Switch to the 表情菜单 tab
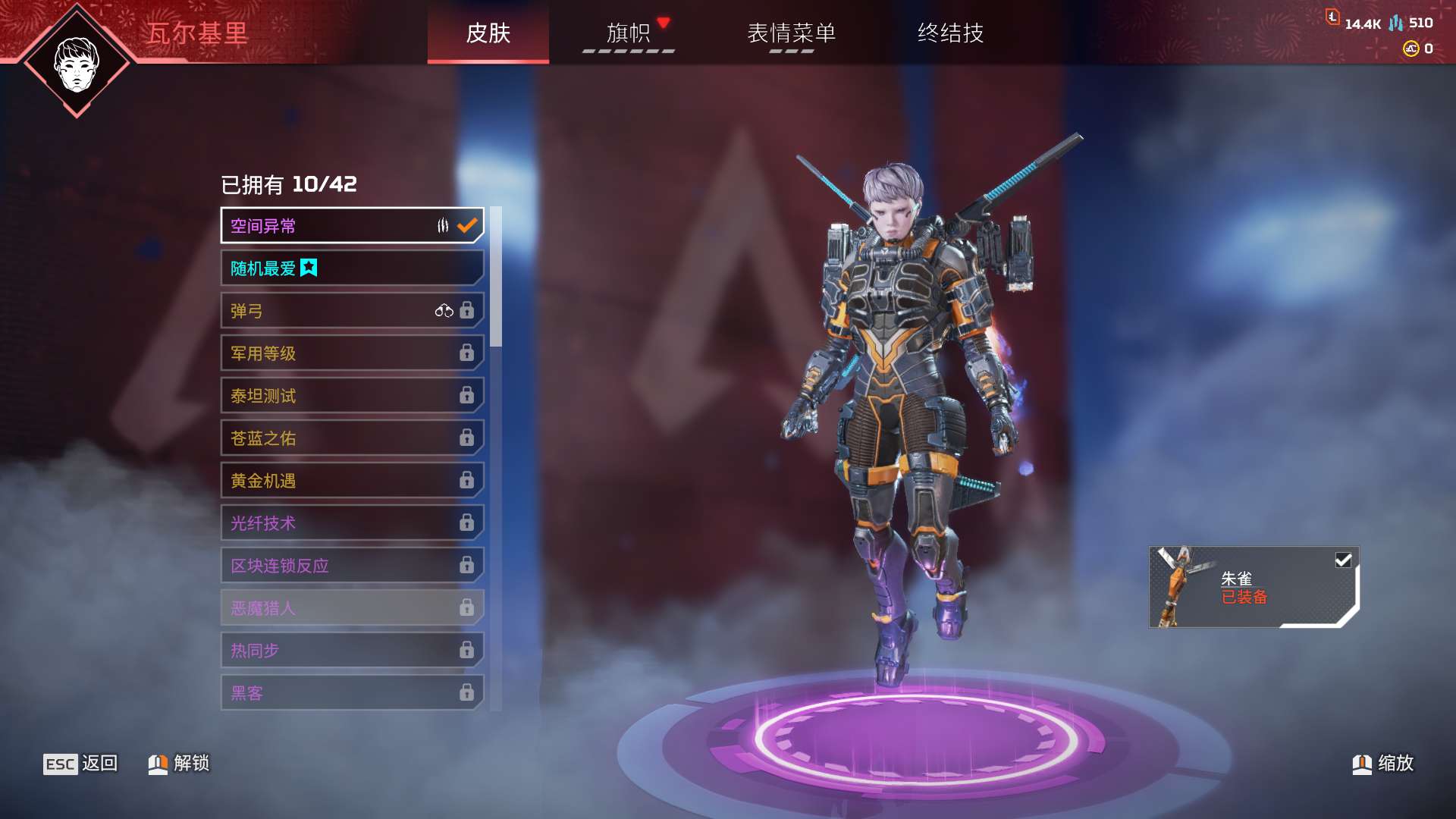The image size is (1456, 819). point(791,34)
